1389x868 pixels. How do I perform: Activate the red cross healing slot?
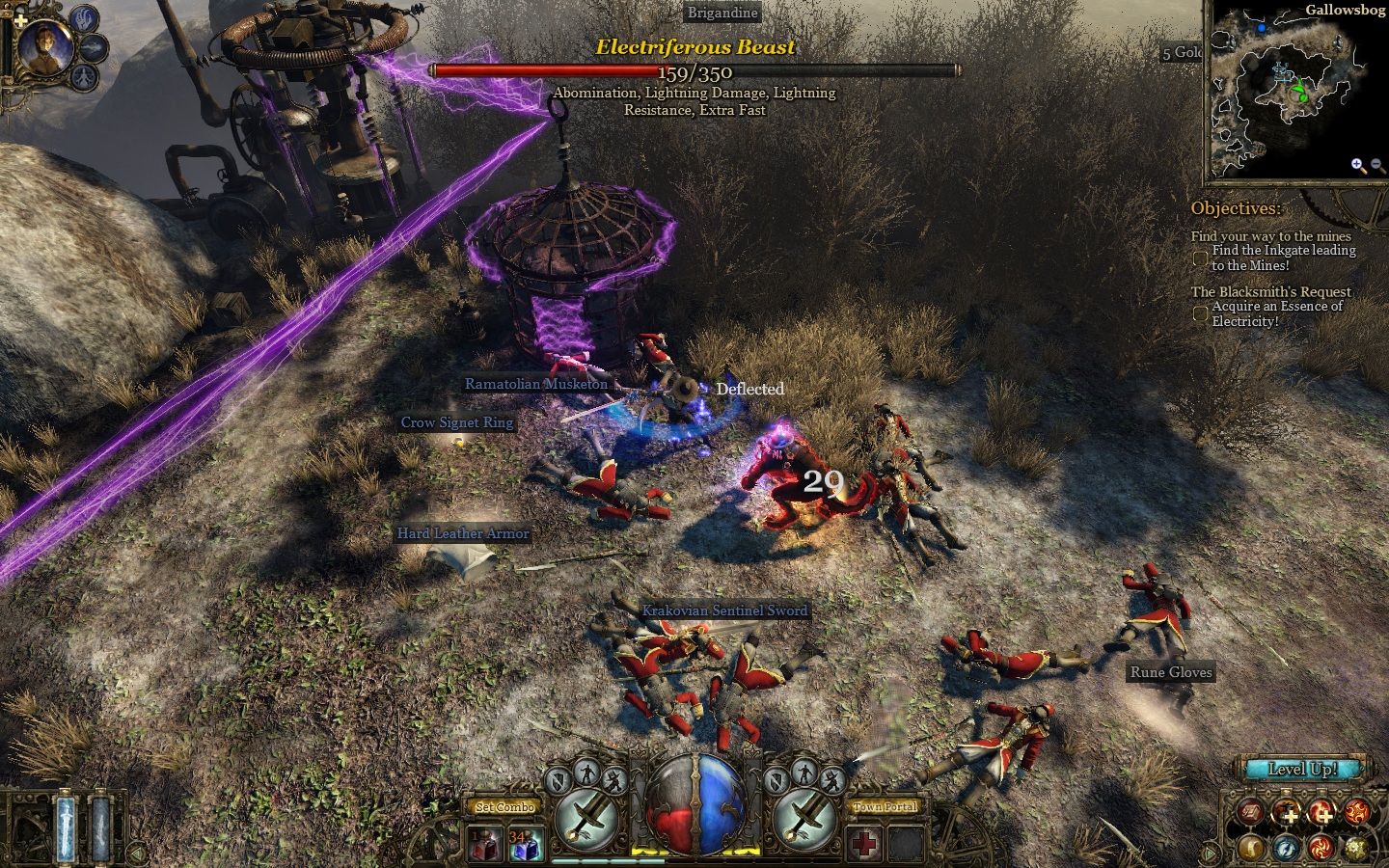(x=864, y=845)
